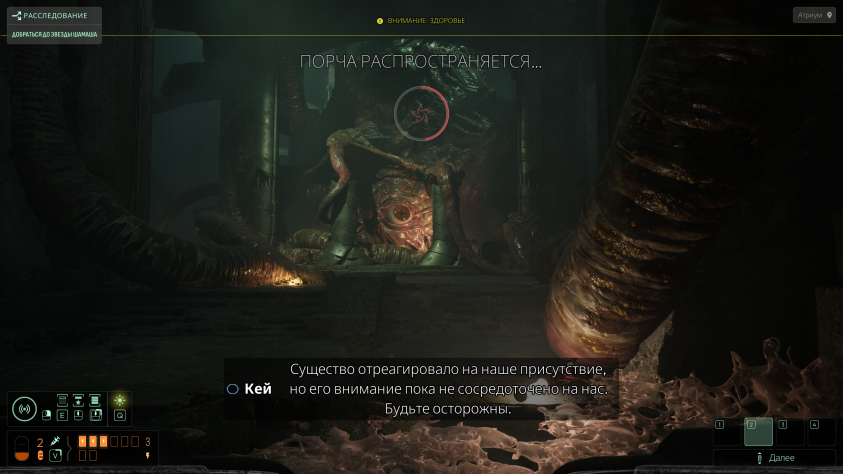Click the starred device icon

(78, 400)
